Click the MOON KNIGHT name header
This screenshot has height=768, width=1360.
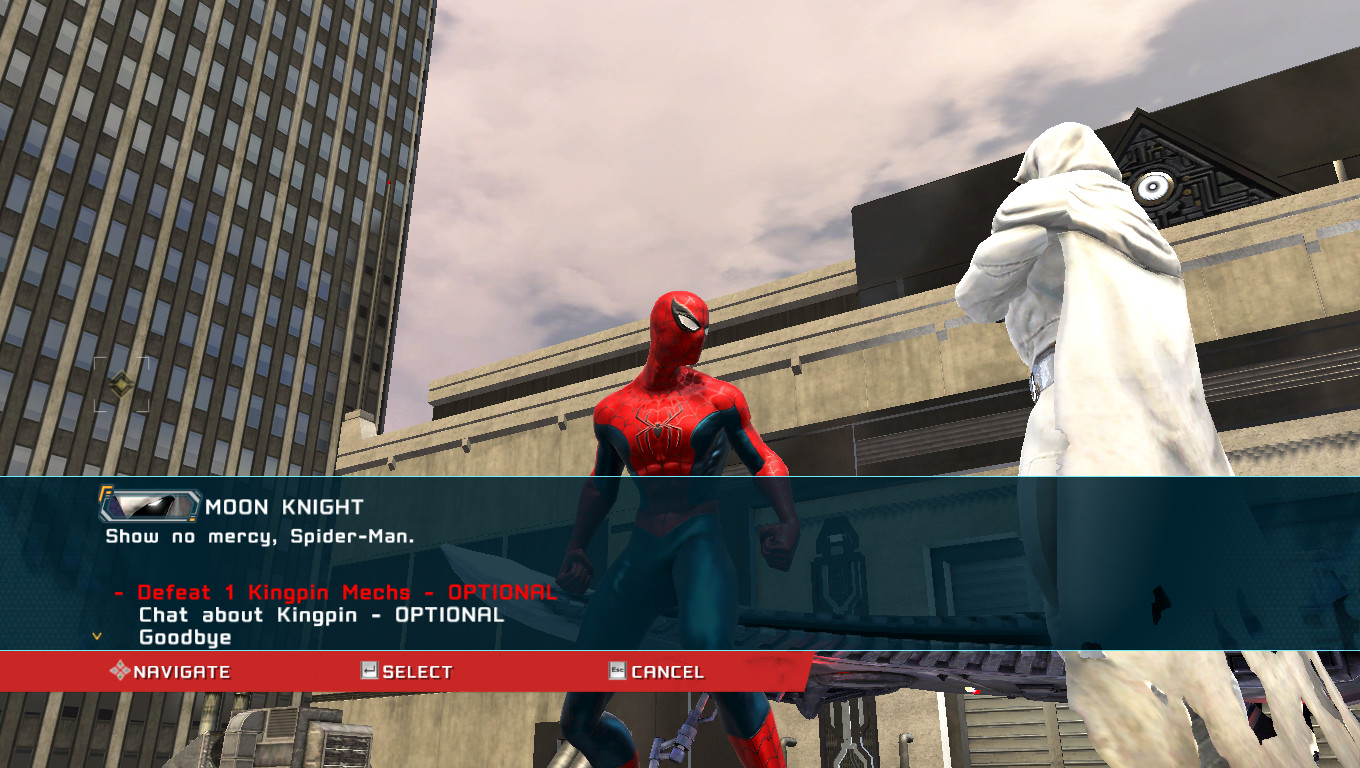coord(284,507)
